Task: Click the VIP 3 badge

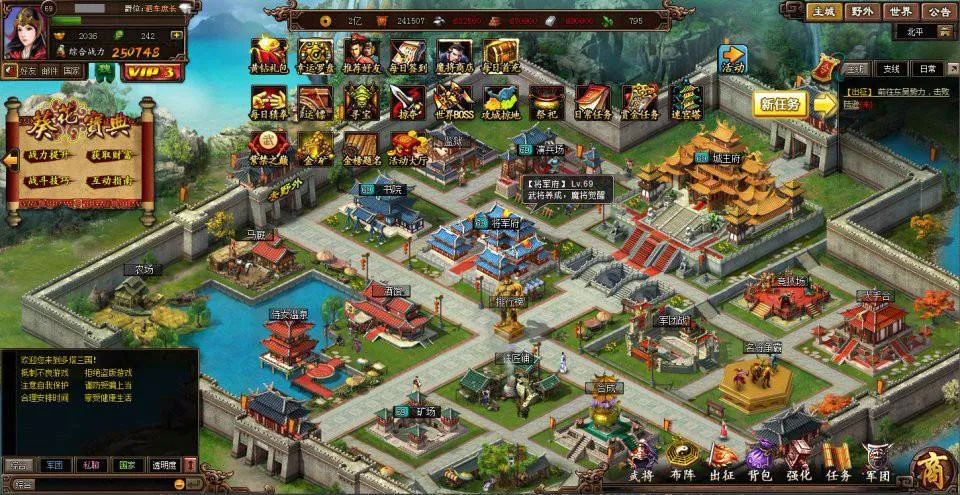Action: (x=152, y=72)
